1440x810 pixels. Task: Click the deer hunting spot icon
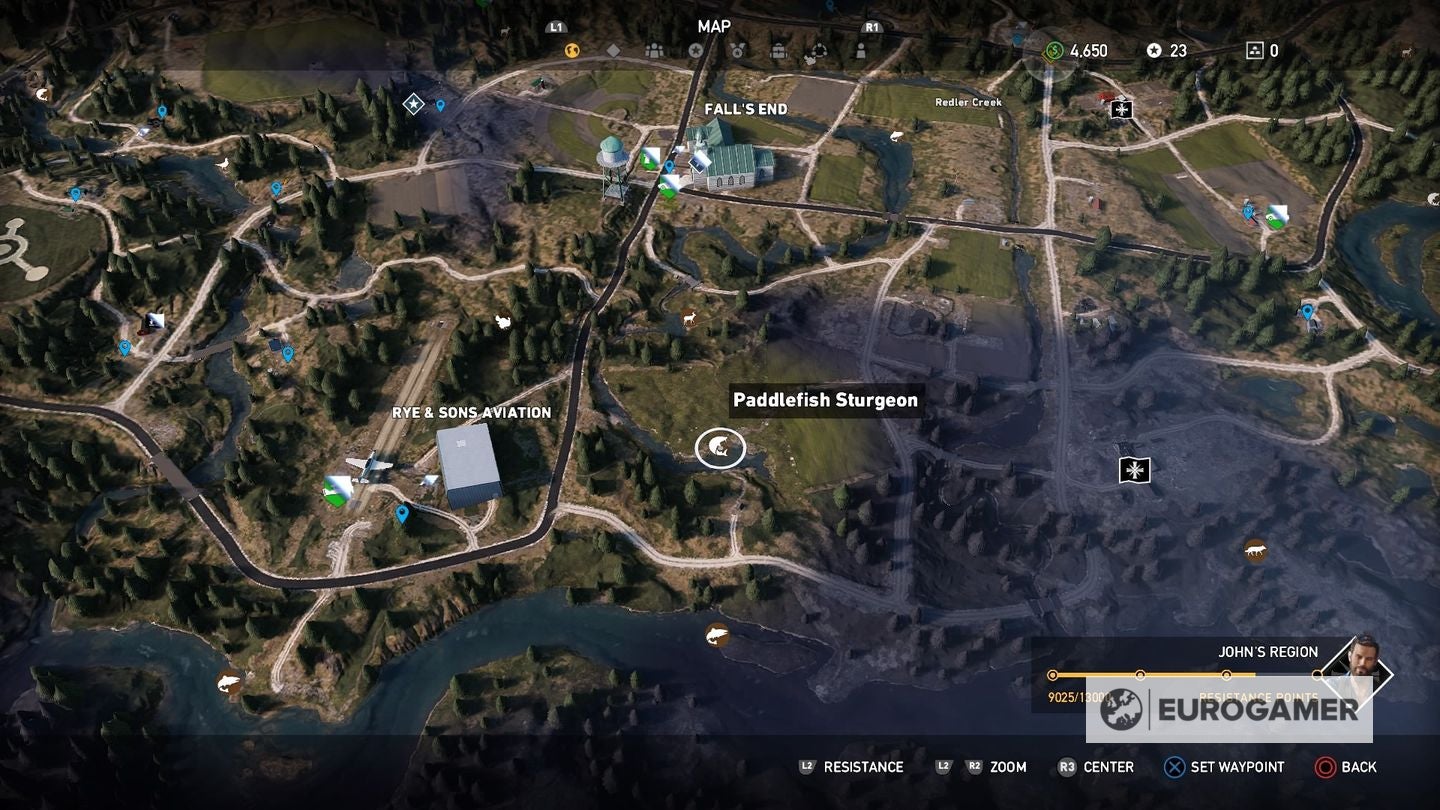[689, 317]
